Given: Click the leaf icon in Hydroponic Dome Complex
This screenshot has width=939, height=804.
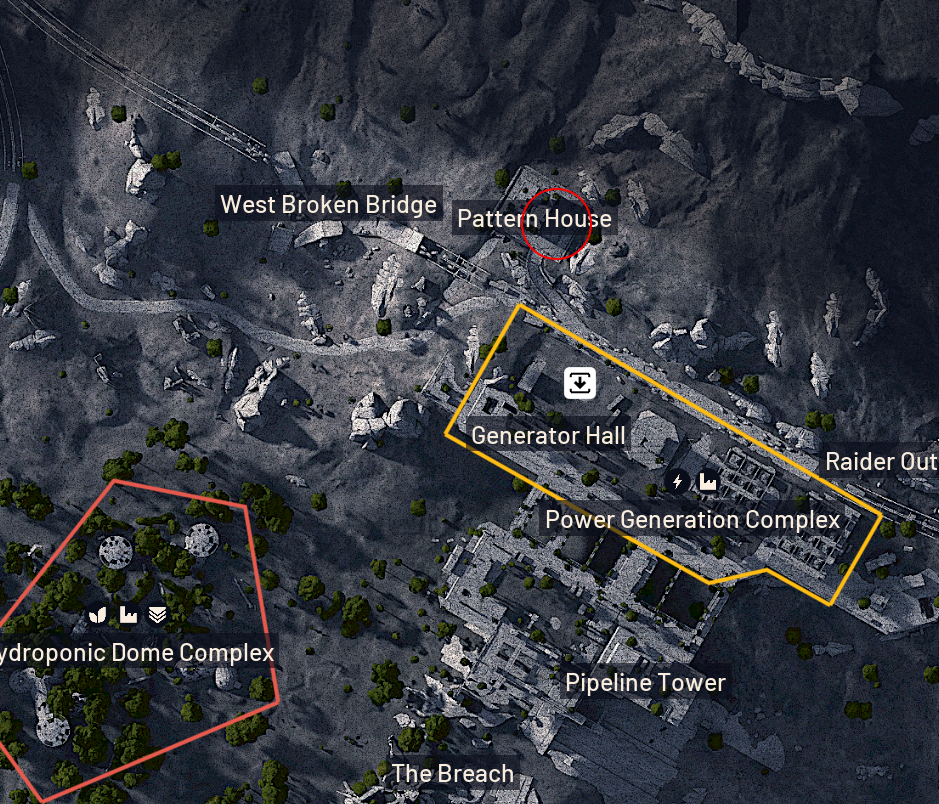Looking at the screenshot, I should coord(98,615).
